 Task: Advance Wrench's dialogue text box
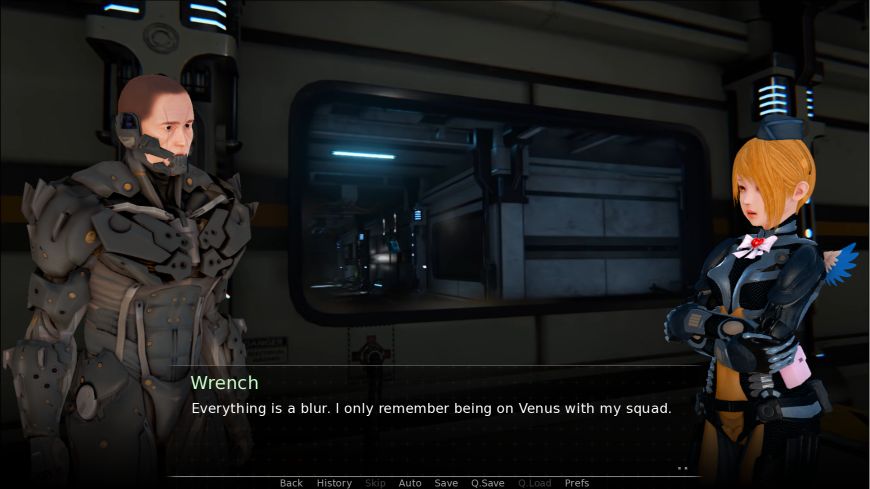(x=430, y=420)
